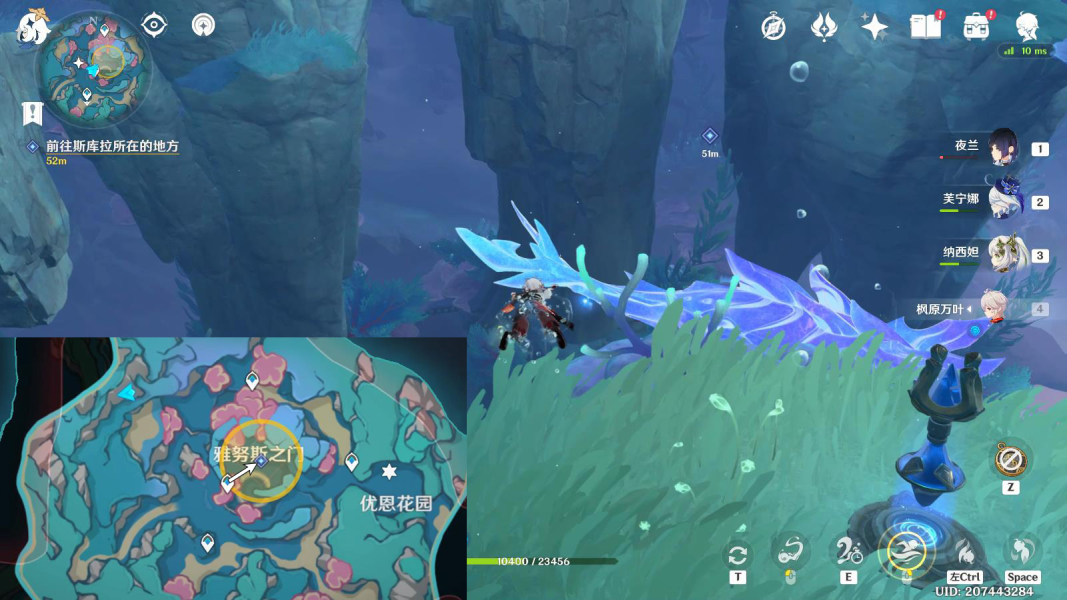
Task: Click the circular arrows swap icon
Action: 738,554
